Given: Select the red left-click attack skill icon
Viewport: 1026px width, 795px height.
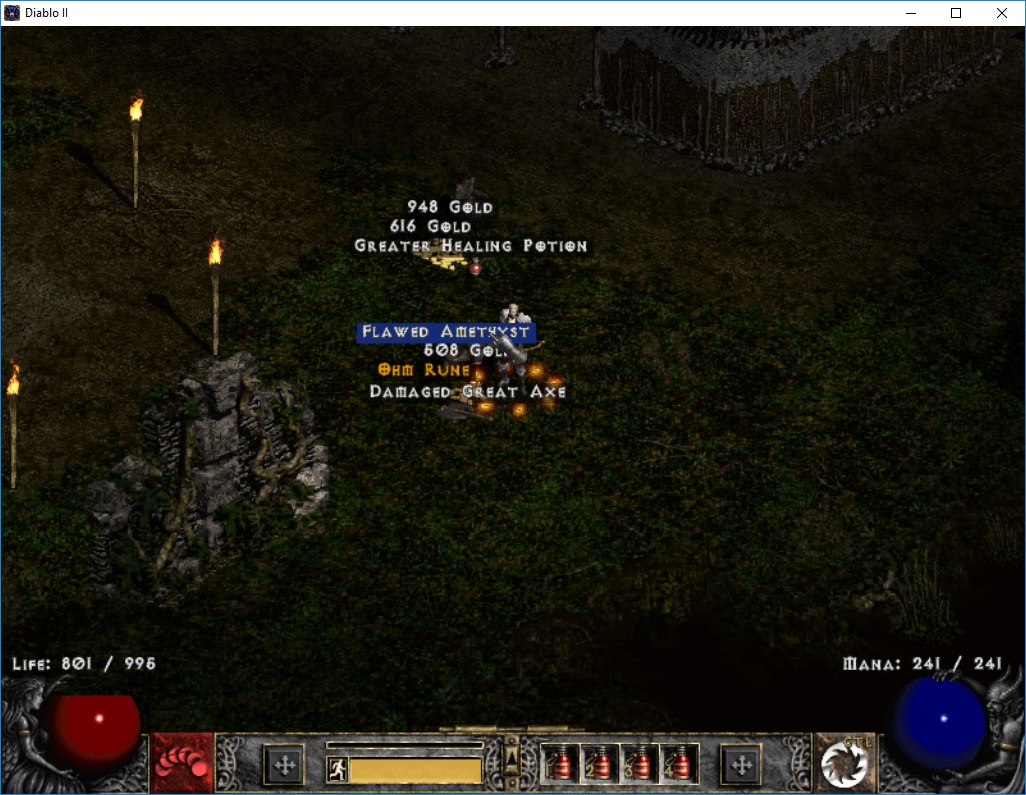Looking at the screenshot, I should [182, 765].
